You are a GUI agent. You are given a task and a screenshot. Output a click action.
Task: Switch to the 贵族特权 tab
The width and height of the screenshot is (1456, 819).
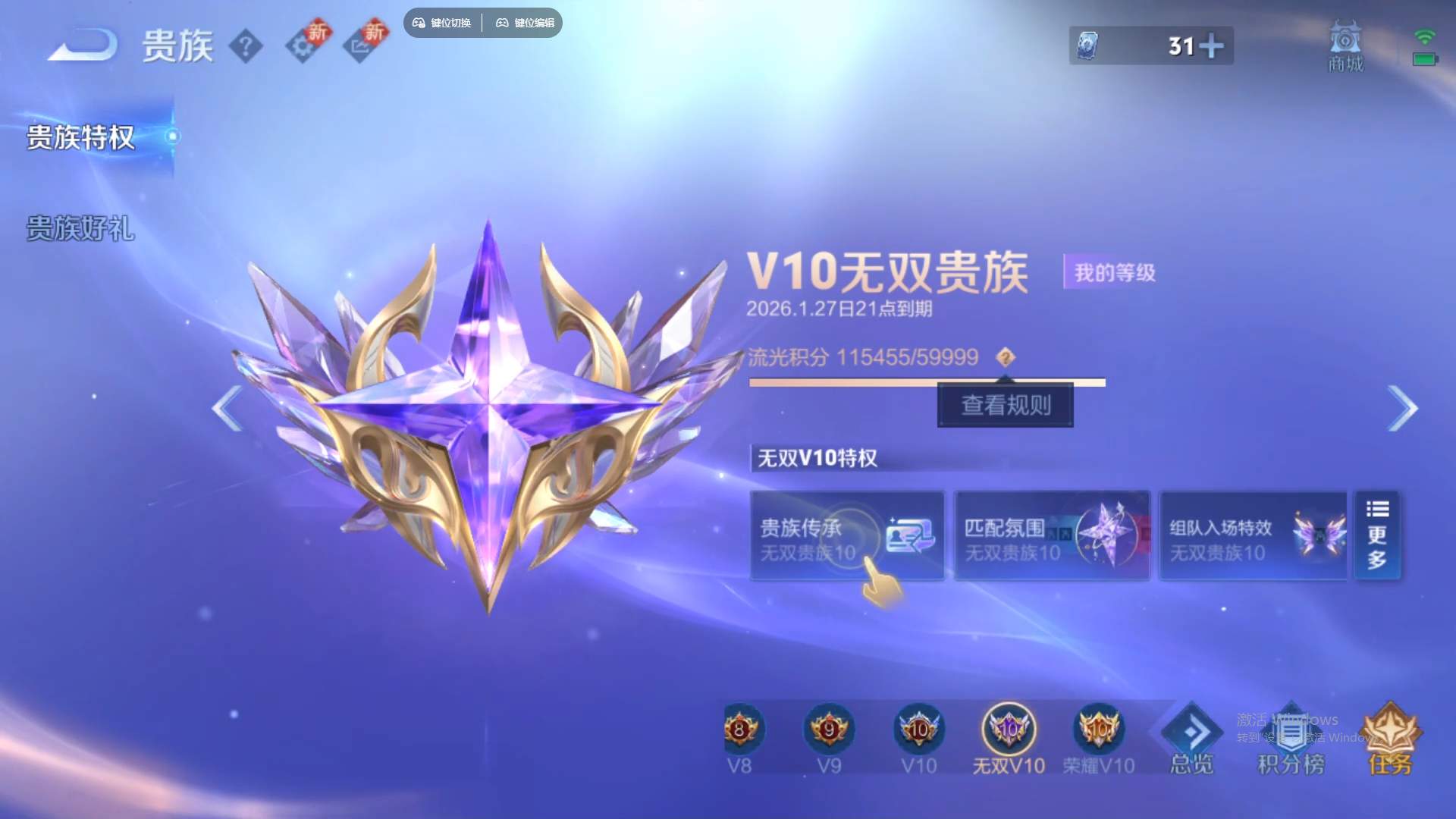pyautogui.click(x=80, y=139)
